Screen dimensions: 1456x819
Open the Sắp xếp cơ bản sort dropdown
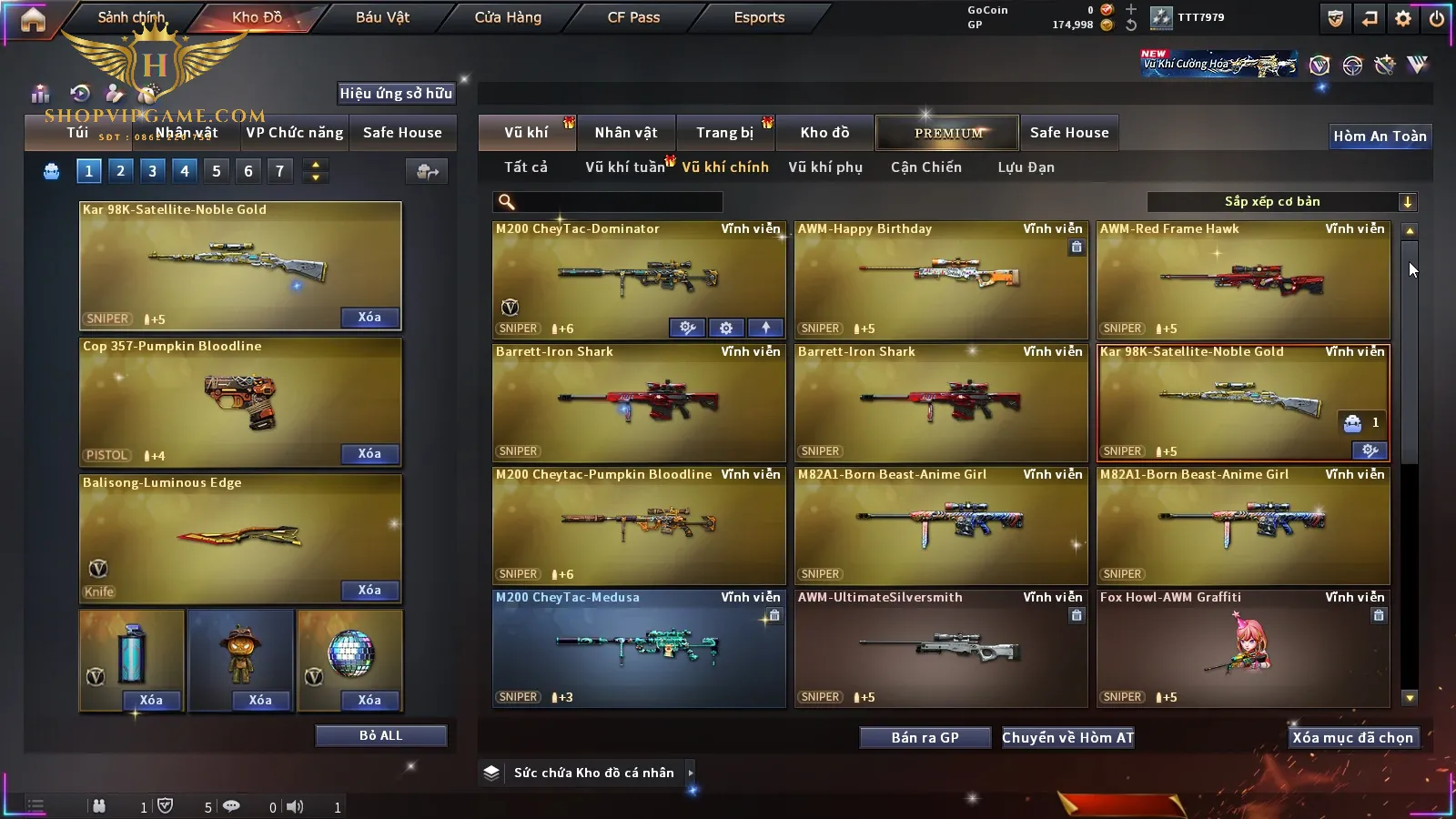tap(1281, 202)
